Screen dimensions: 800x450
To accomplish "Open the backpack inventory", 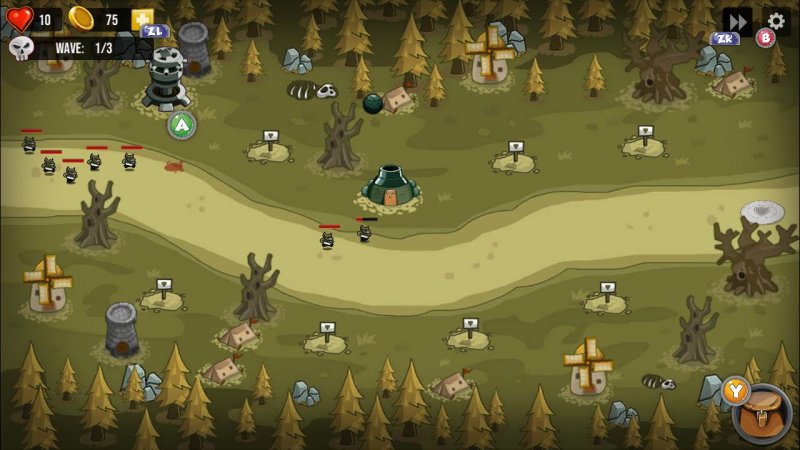I will (x=764, y=414).
